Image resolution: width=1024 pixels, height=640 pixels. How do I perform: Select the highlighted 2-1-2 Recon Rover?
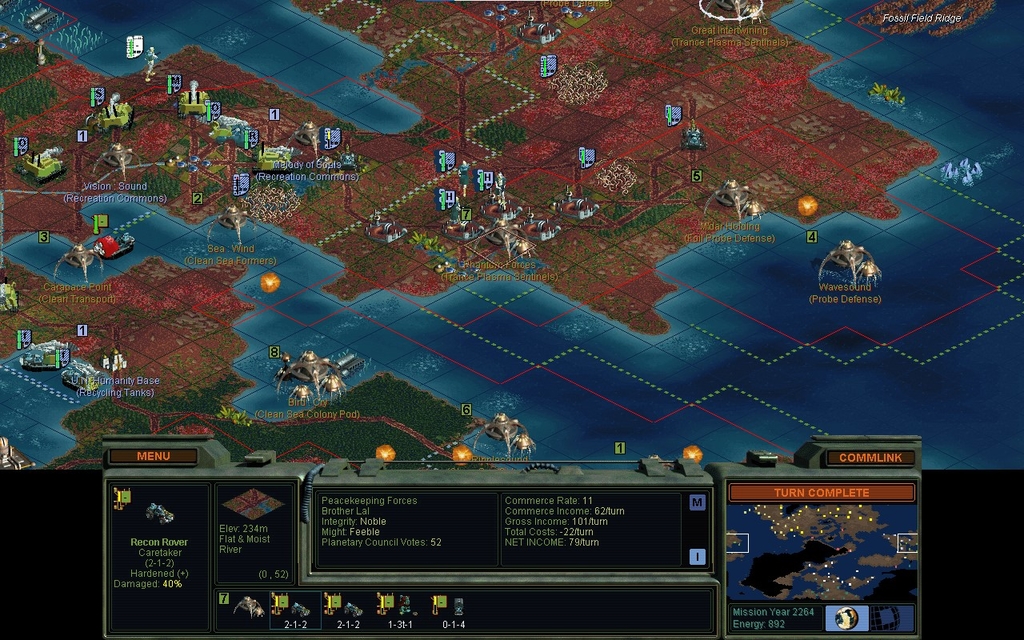coord(296,607)
